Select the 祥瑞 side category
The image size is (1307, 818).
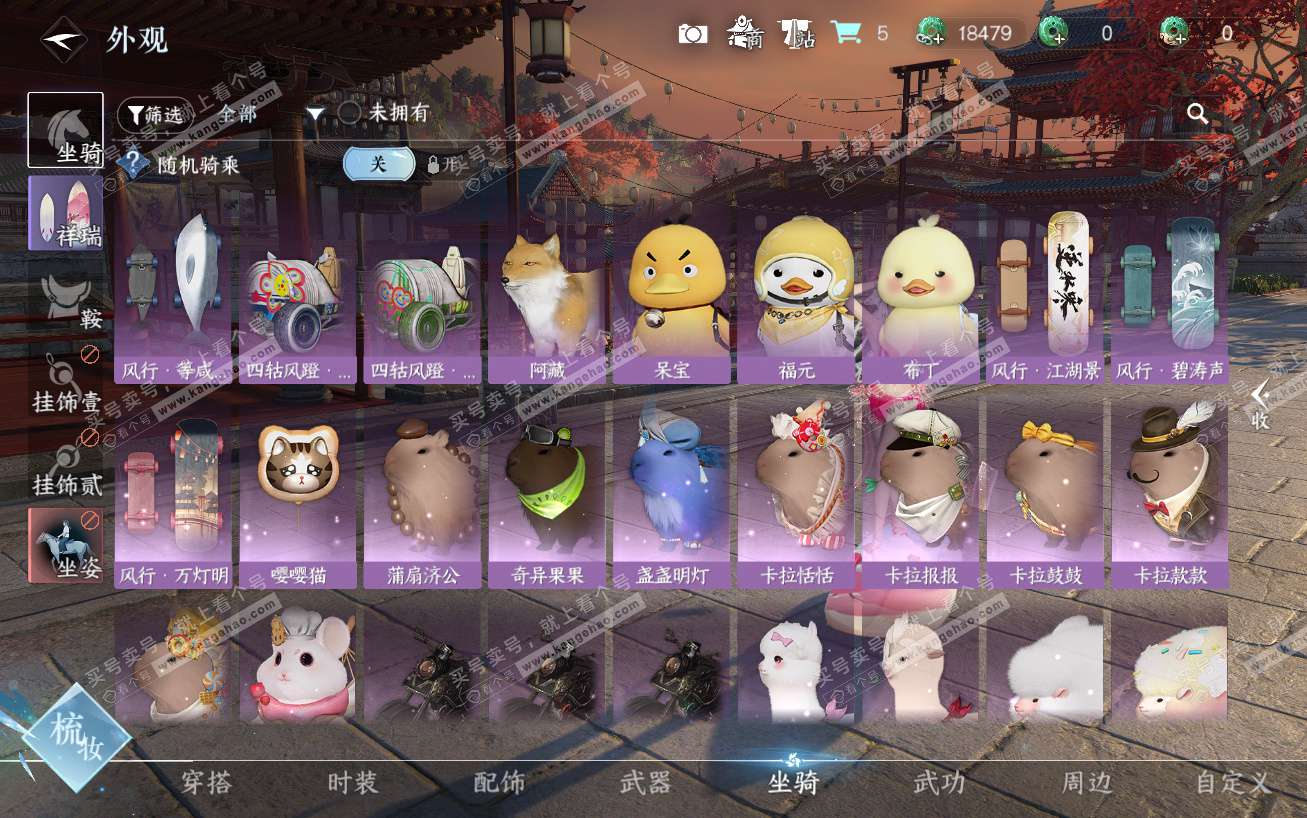tap(65, 212)
